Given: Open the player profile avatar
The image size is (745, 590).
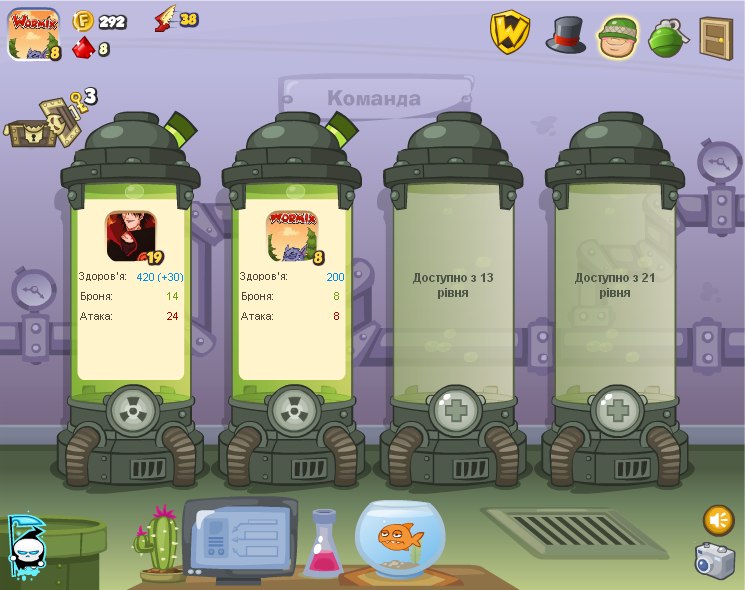Looking at the screenshot, I should [33, 35].
